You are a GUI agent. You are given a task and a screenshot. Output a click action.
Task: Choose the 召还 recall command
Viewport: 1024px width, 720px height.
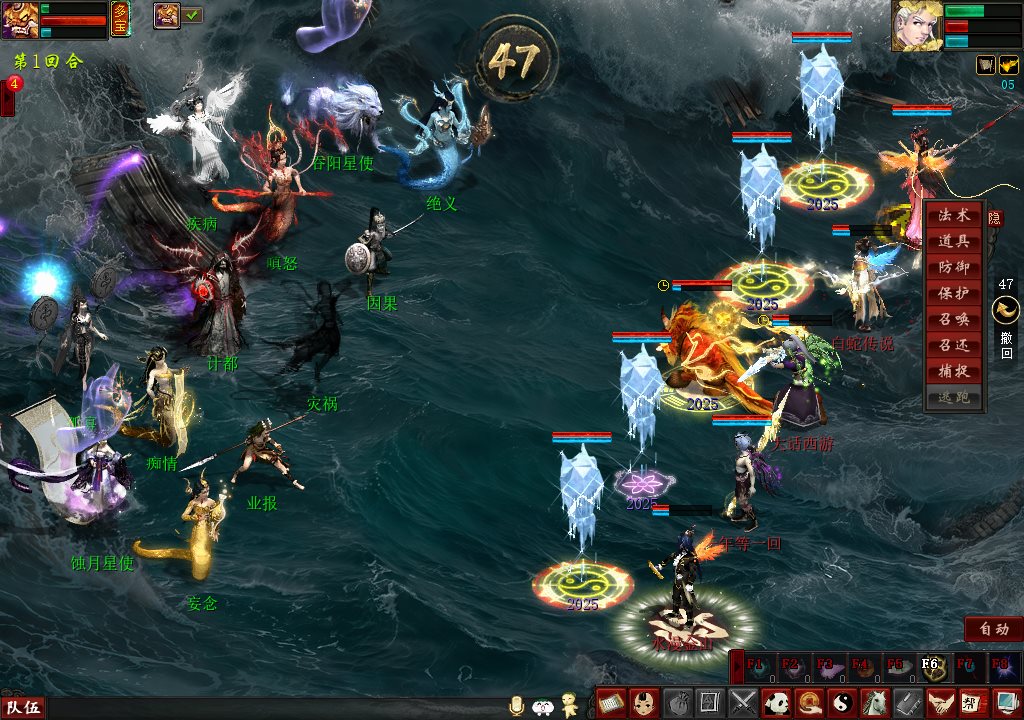coord(954,346)
